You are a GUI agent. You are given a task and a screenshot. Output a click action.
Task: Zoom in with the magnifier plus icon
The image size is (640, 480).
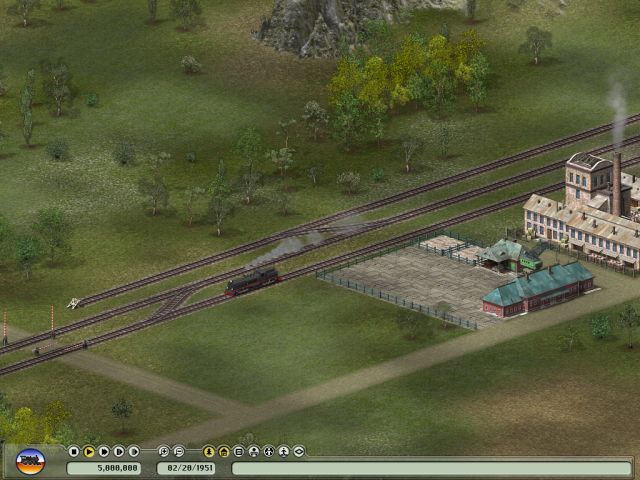coord(163,452)
